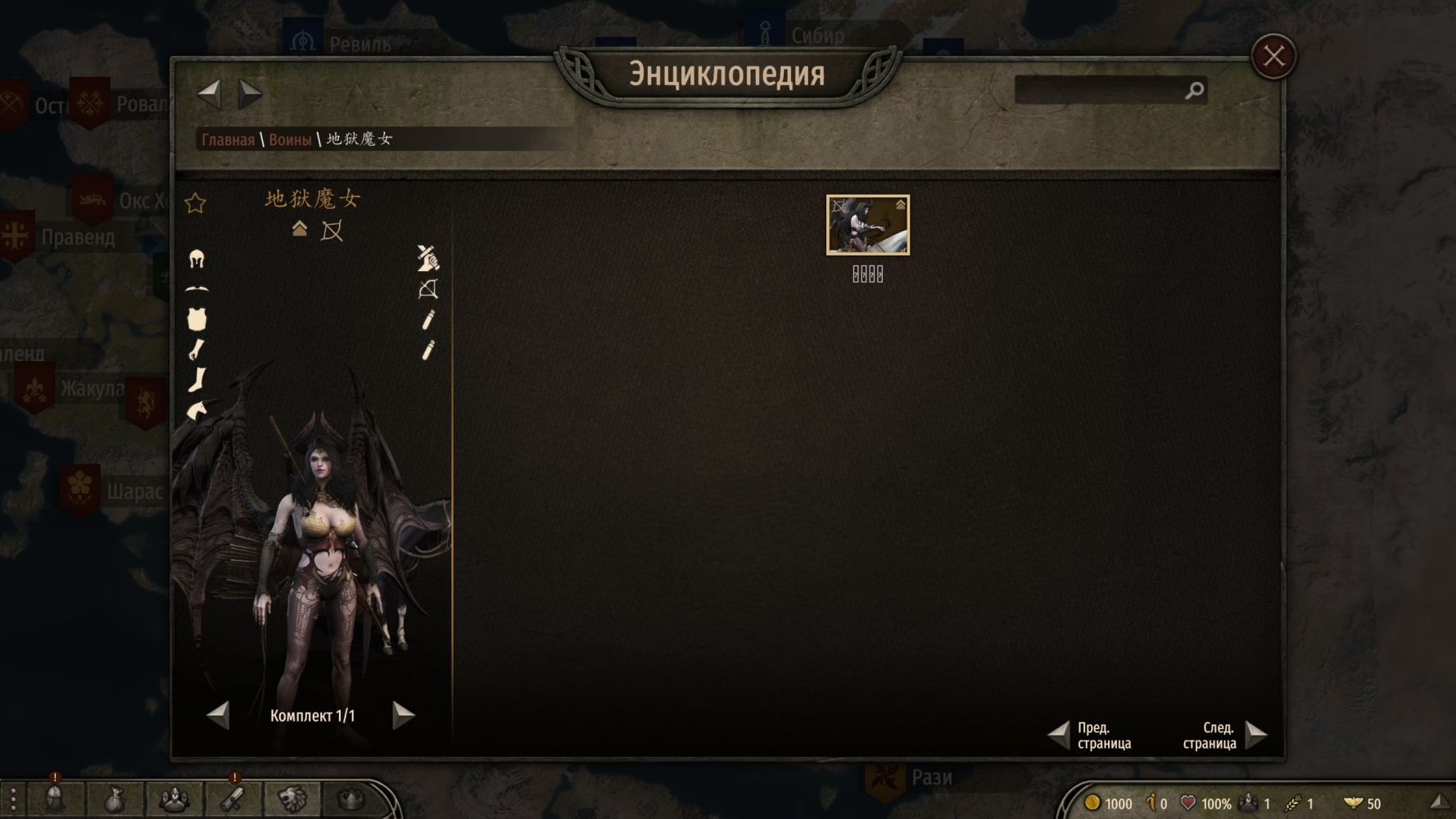Mark this troop with the favorite star
1456x819 pixels.
point(195,203)
